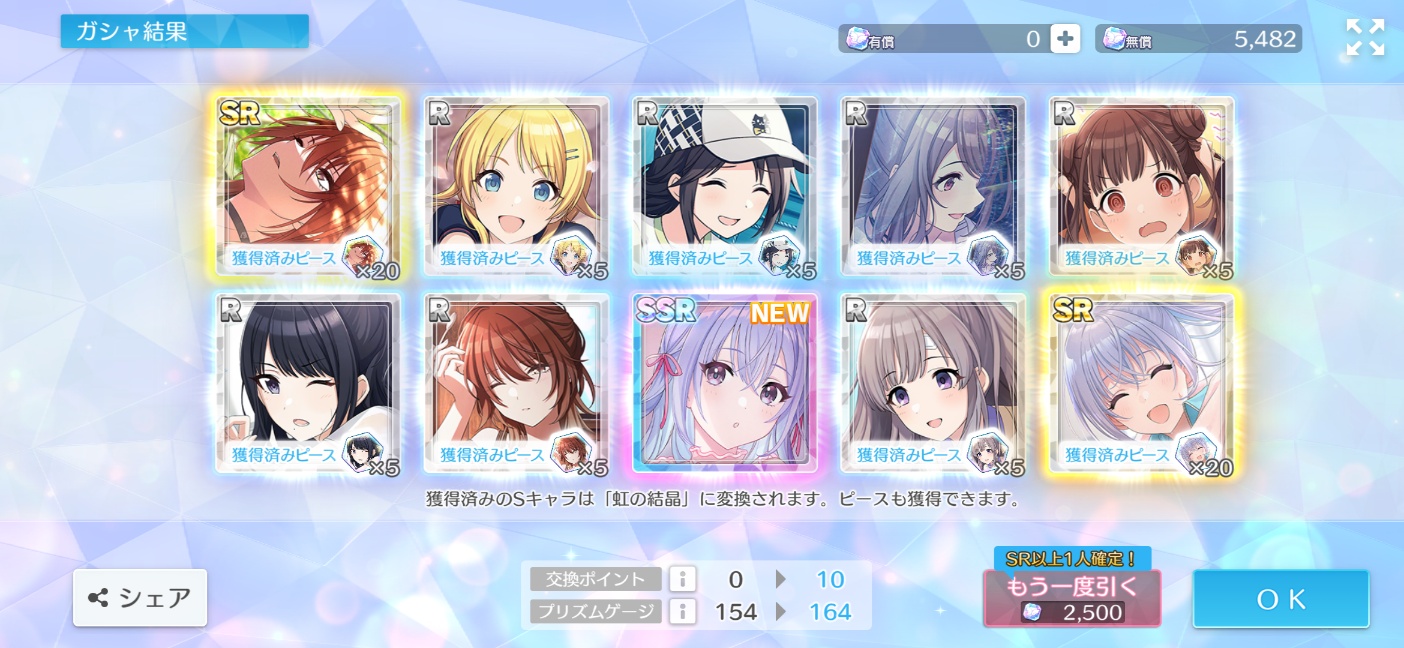Image resolution: width=1404 pixels, height=648 pixels.
Task: Select the ash-brown haired girl R card
Action: point(933,382)
